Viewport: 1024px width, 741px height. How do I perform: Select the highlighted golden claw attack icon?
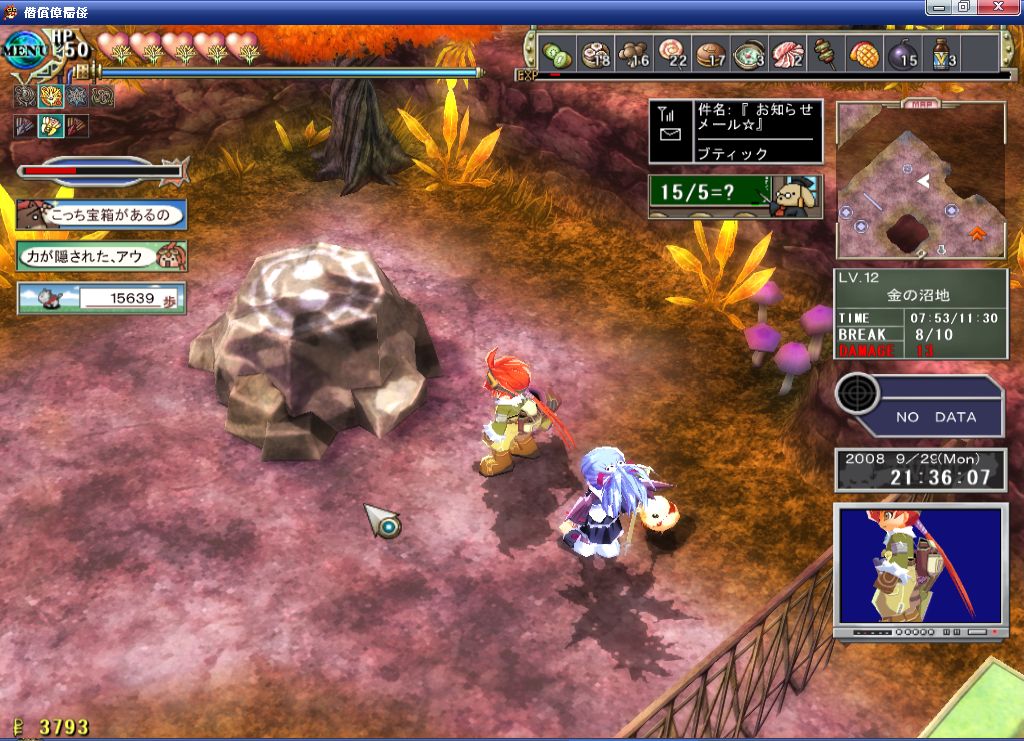click(x=49, y=126)
